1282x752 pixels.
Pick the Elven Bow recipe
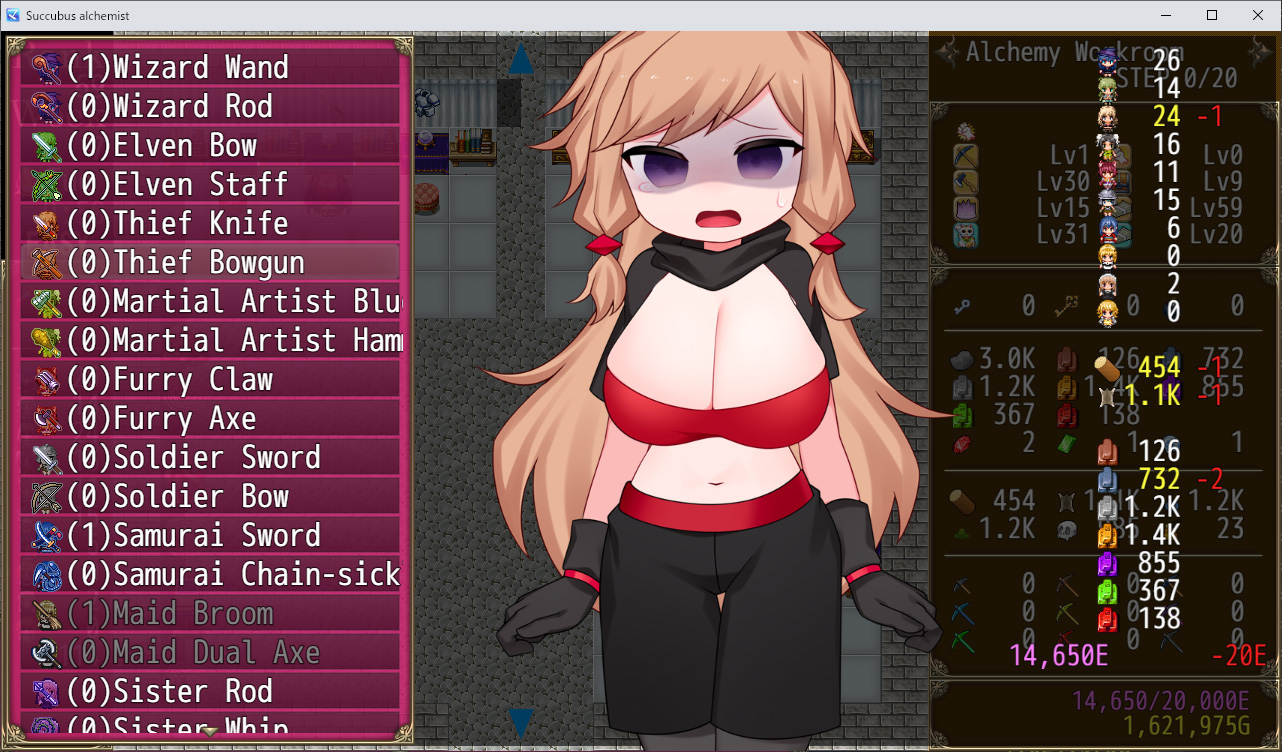tap(210, 145)
